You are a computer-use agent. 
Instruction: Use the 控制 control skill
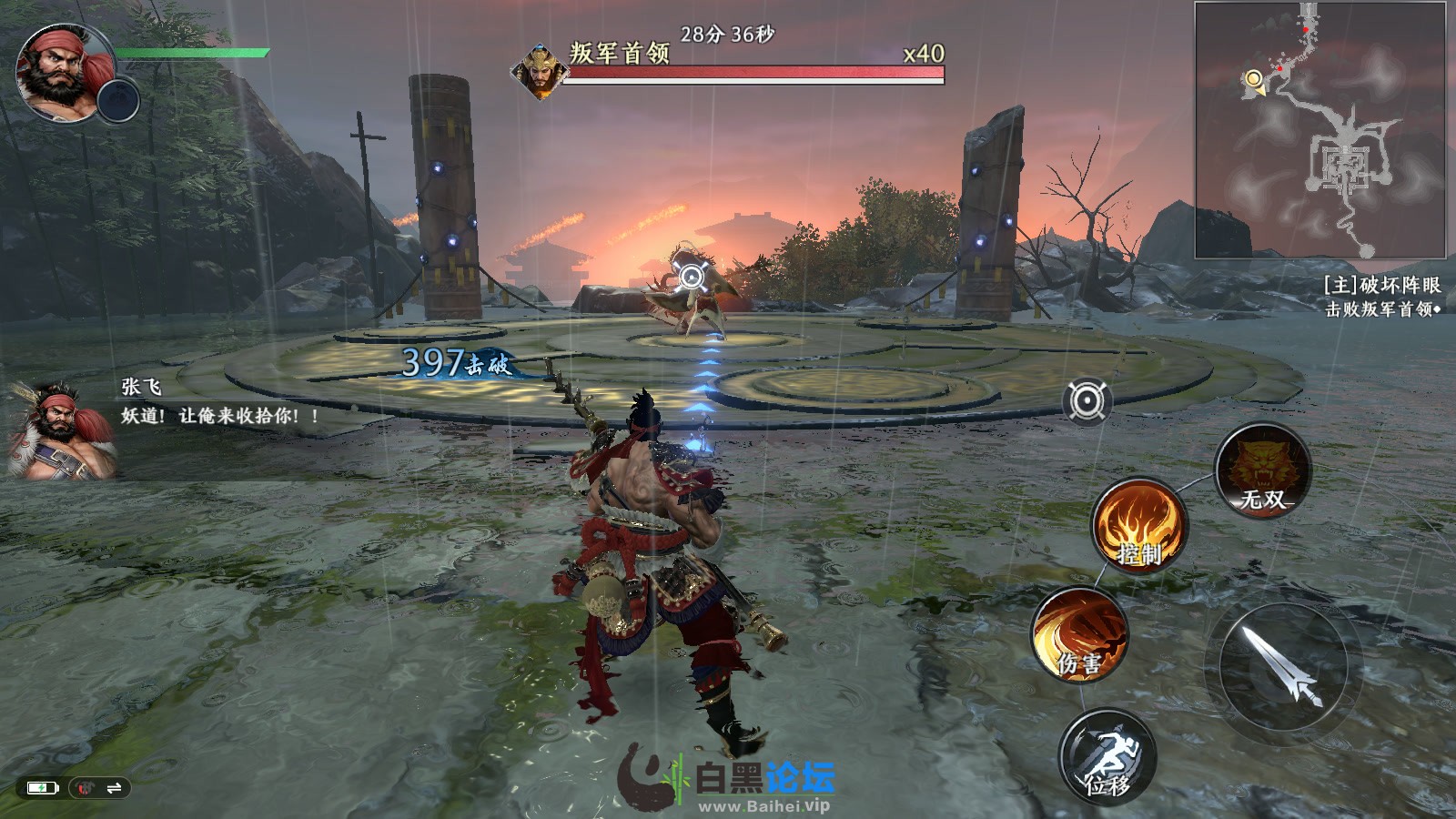[x=1139, y=525]
